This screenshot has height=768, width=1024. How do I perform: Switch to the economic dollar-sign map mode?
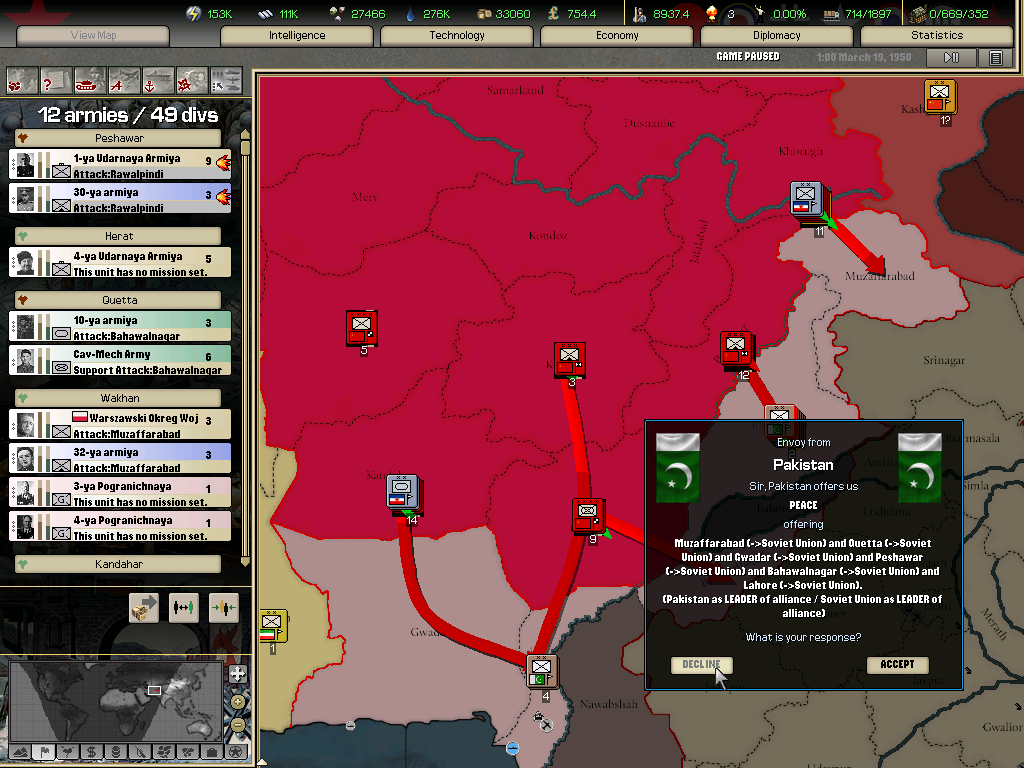tap(91, 752)
